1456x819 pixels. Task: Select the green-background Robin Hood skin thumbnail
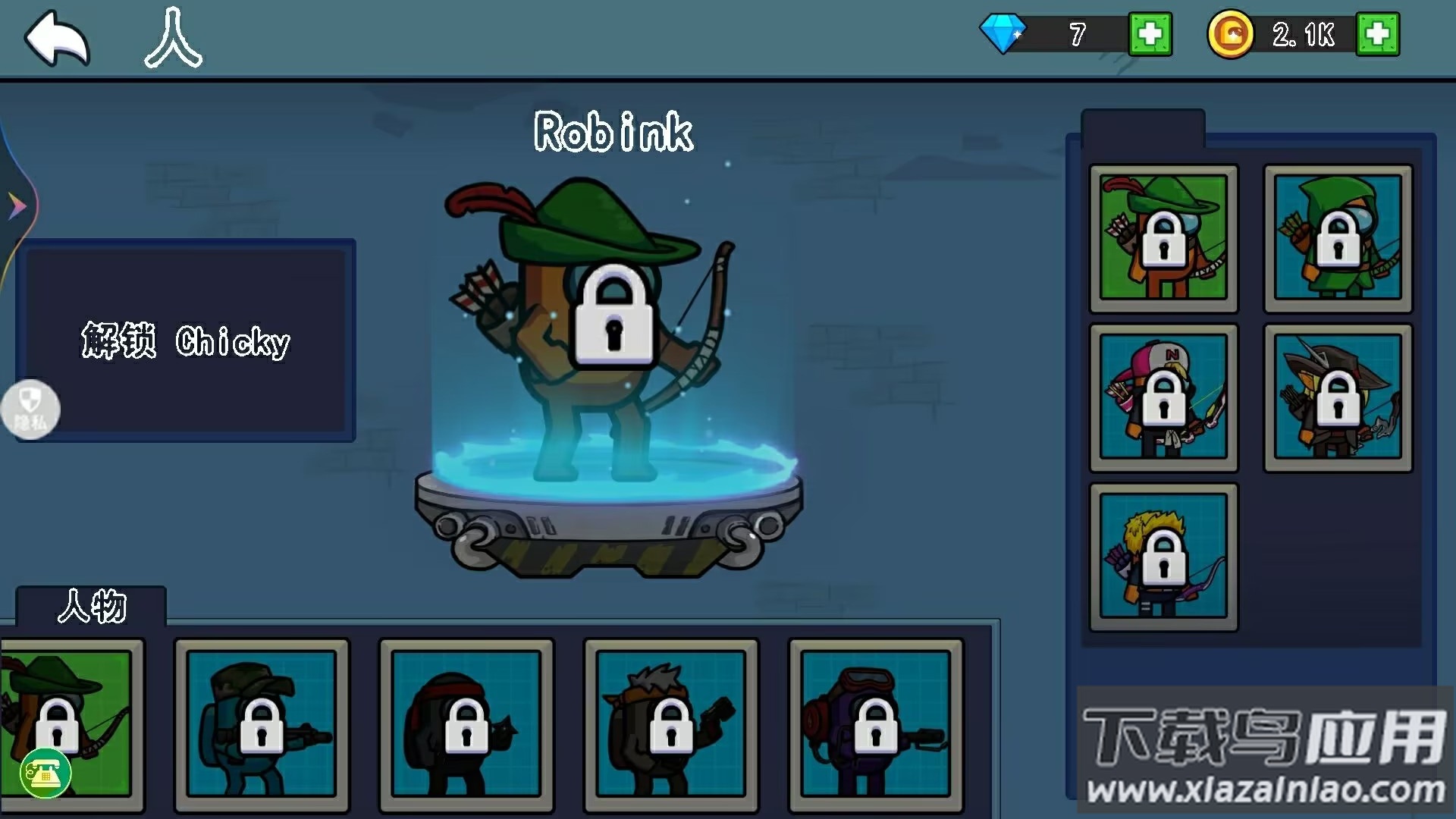1163,238
